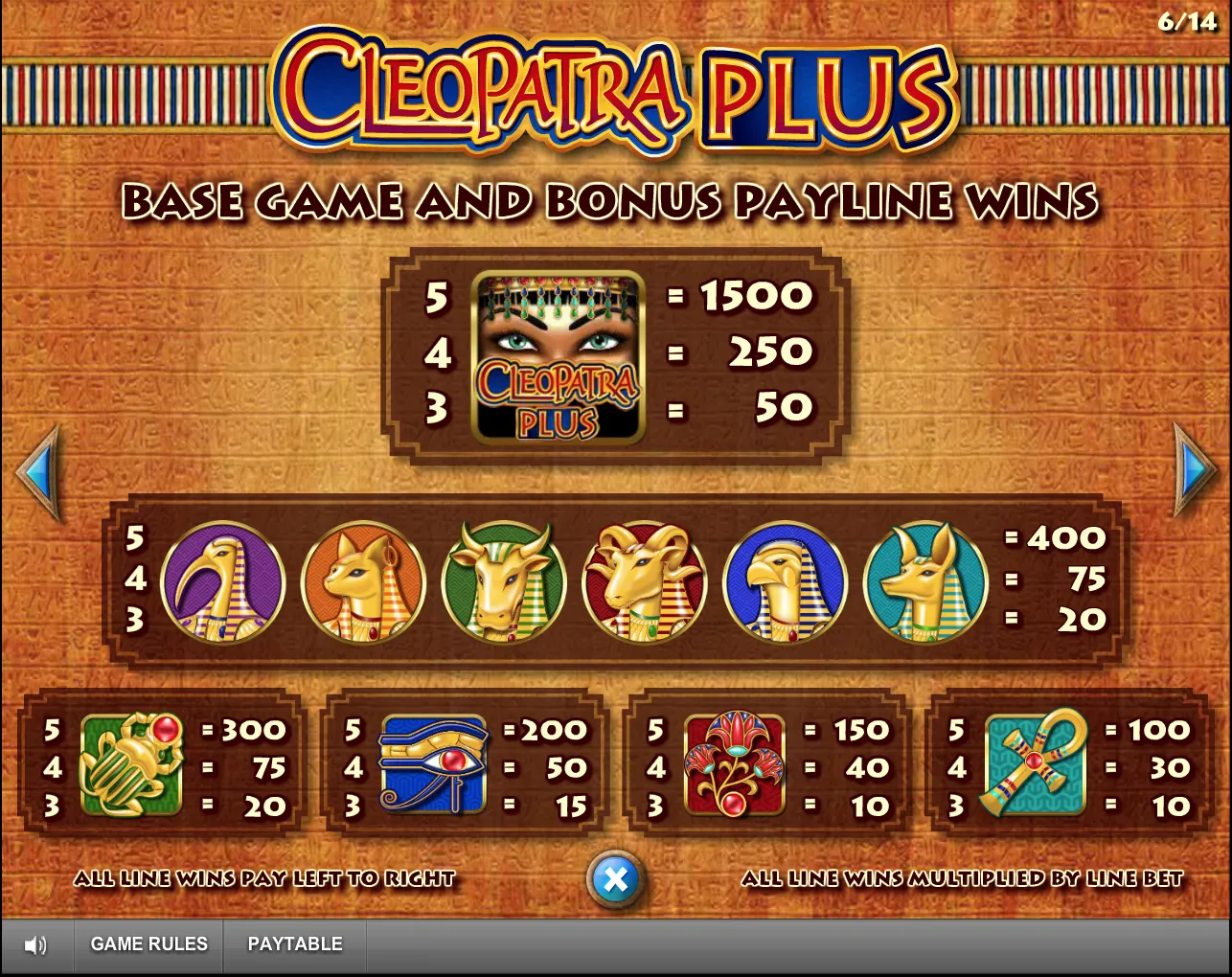Viewport: 1232px width, 977px height.
Task: Switch to the Paytable section
Action: [x=295, y=944]
